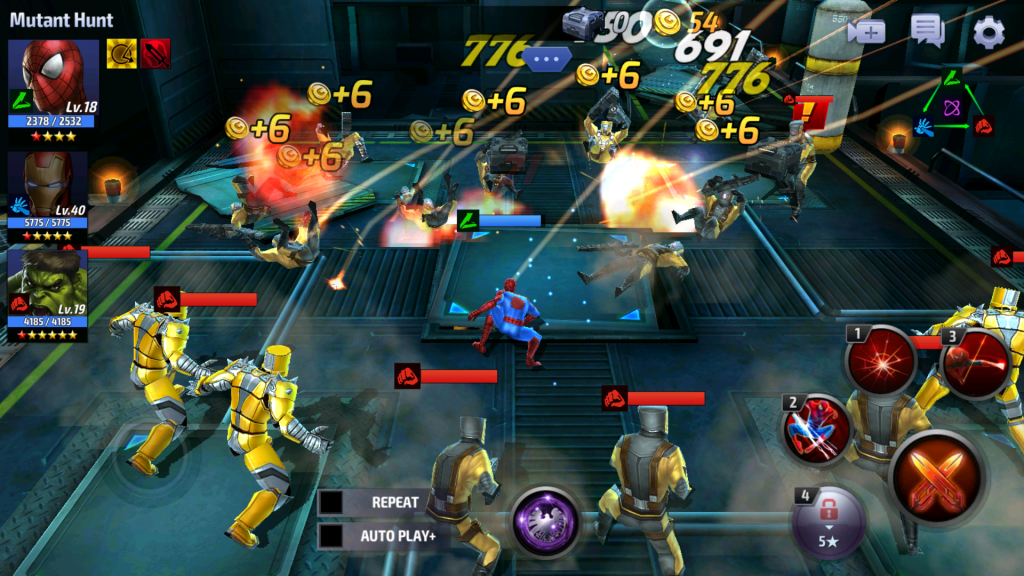Open the chat speech bubble
The height and width of the screenshot is (576, 1024).
927,32
